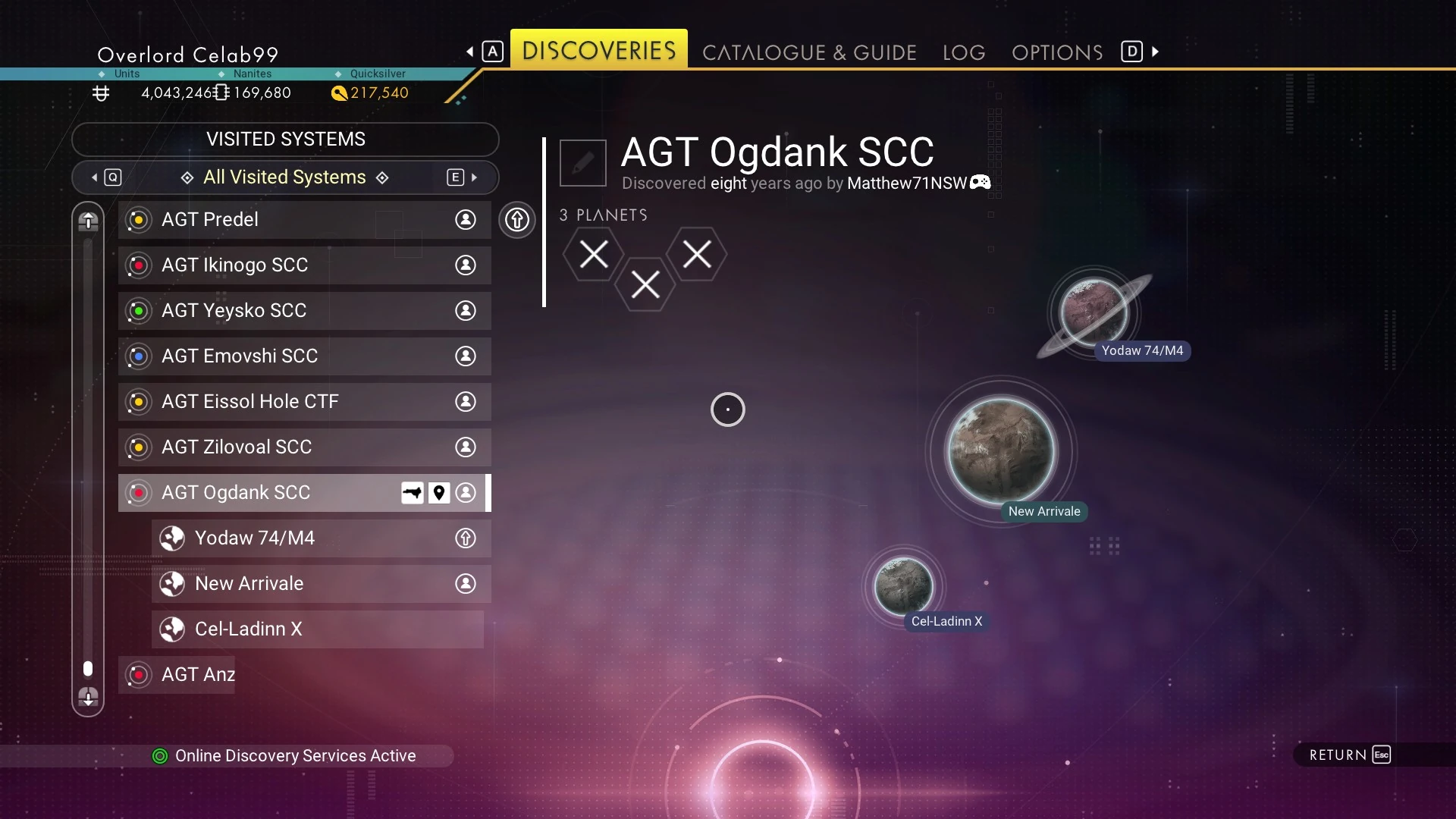Screen dimensions: 1456x819
Task: Click the upload discoveries arrow button
Action: point(517,220)
